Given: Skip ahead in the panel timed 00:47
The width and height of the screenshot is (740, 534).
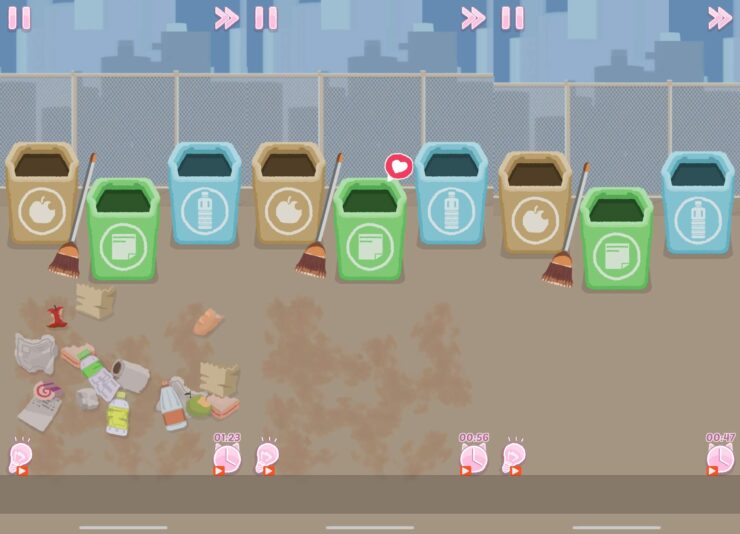Looking at the screenshot, I should coord(720,18).
